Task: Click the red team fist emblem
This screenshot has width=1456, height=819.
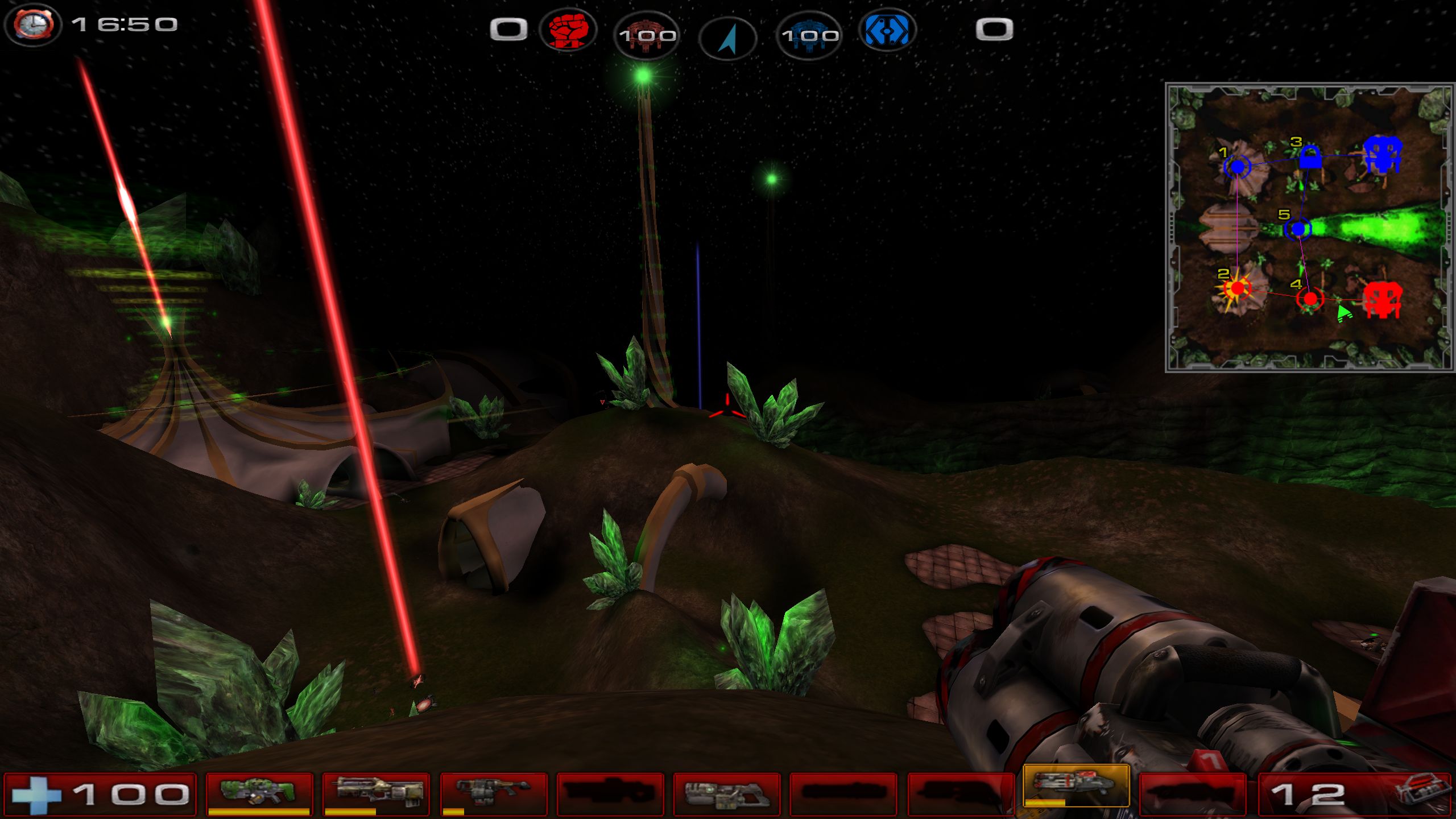Action: [566, 30]
